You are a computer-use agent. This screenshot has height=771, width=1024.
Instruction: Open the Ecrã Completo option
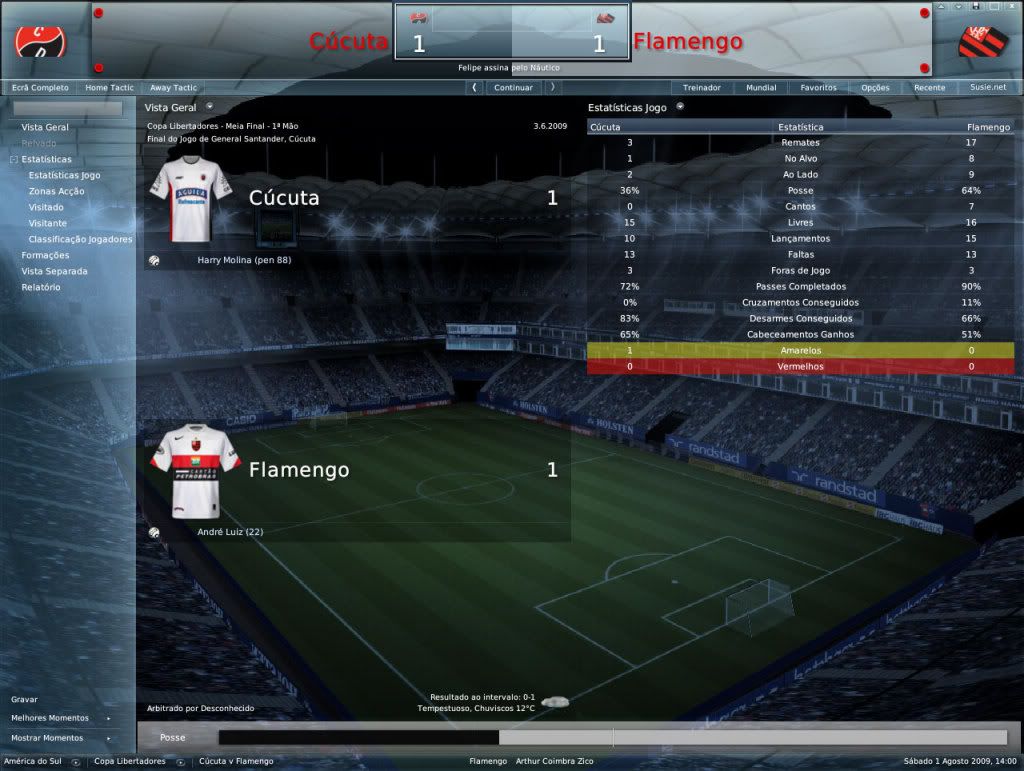click(40, 88)
